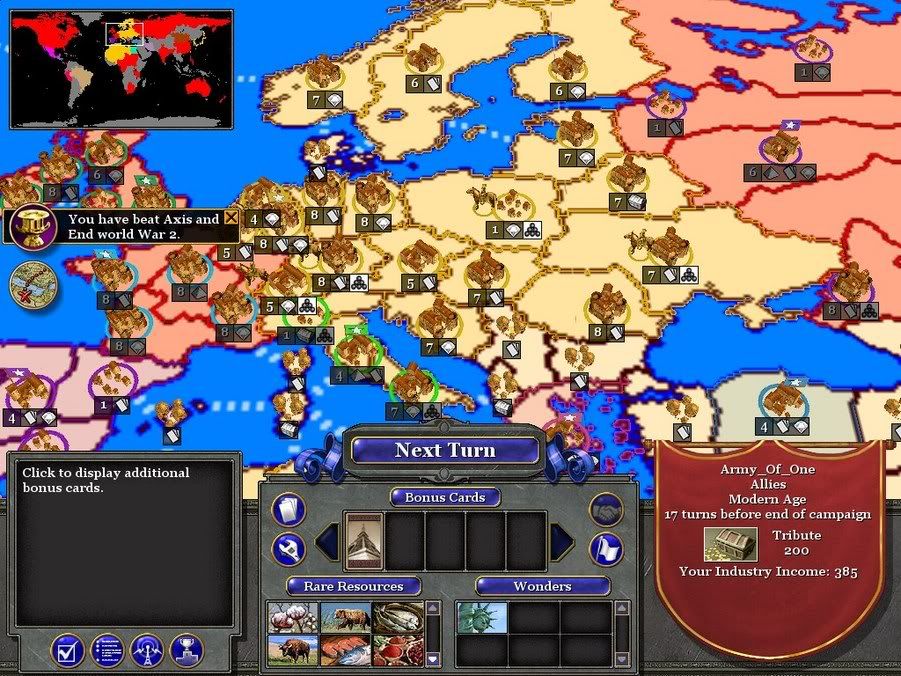Viewport: 901px width, 676px height.
Task: Open the Wonders list
Action: (542, 586)
